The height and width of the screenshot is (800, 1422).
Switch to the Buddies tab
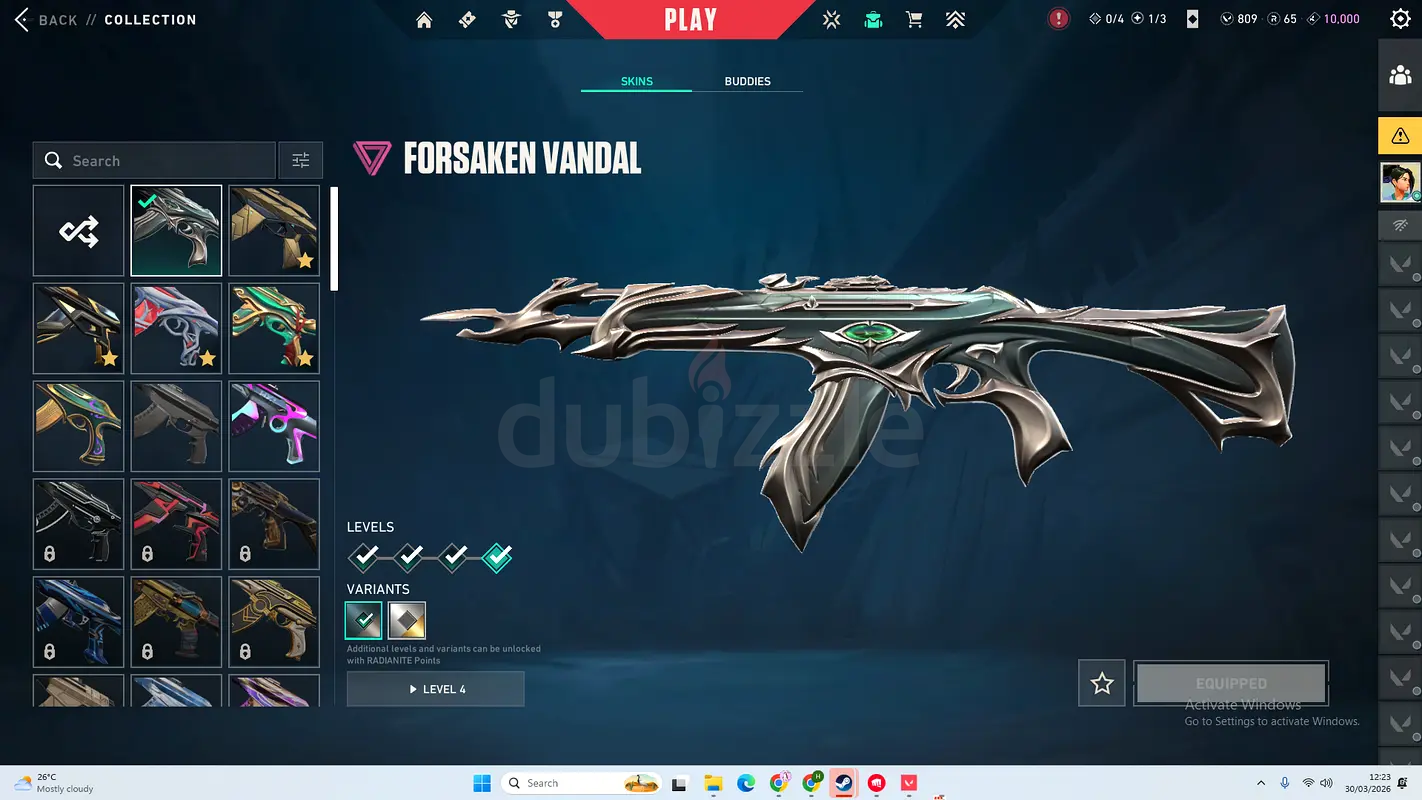tap(747, 81)
